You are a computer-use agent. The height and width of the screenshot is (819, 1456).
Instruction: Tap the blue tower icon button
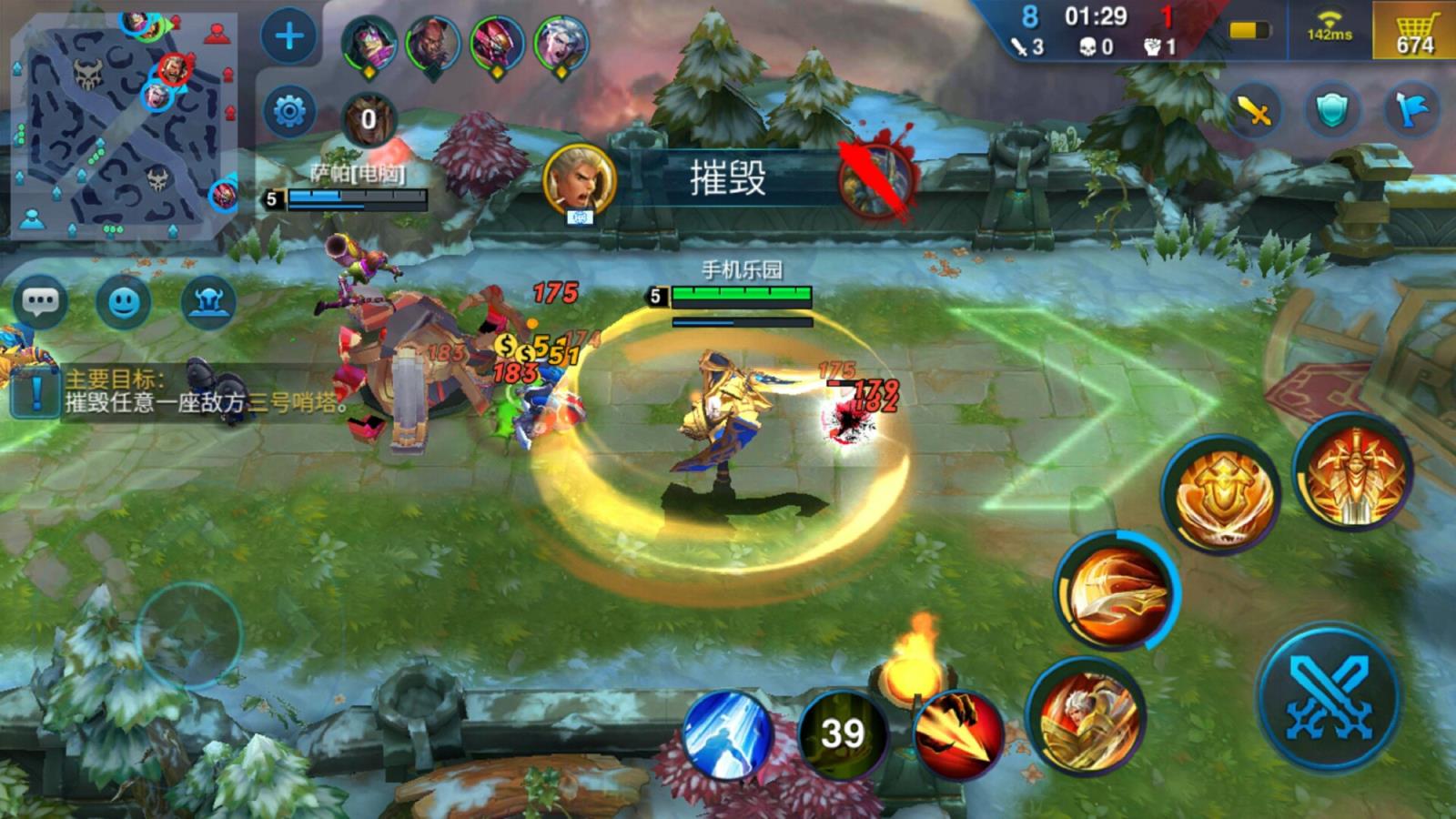pos(208,301)
